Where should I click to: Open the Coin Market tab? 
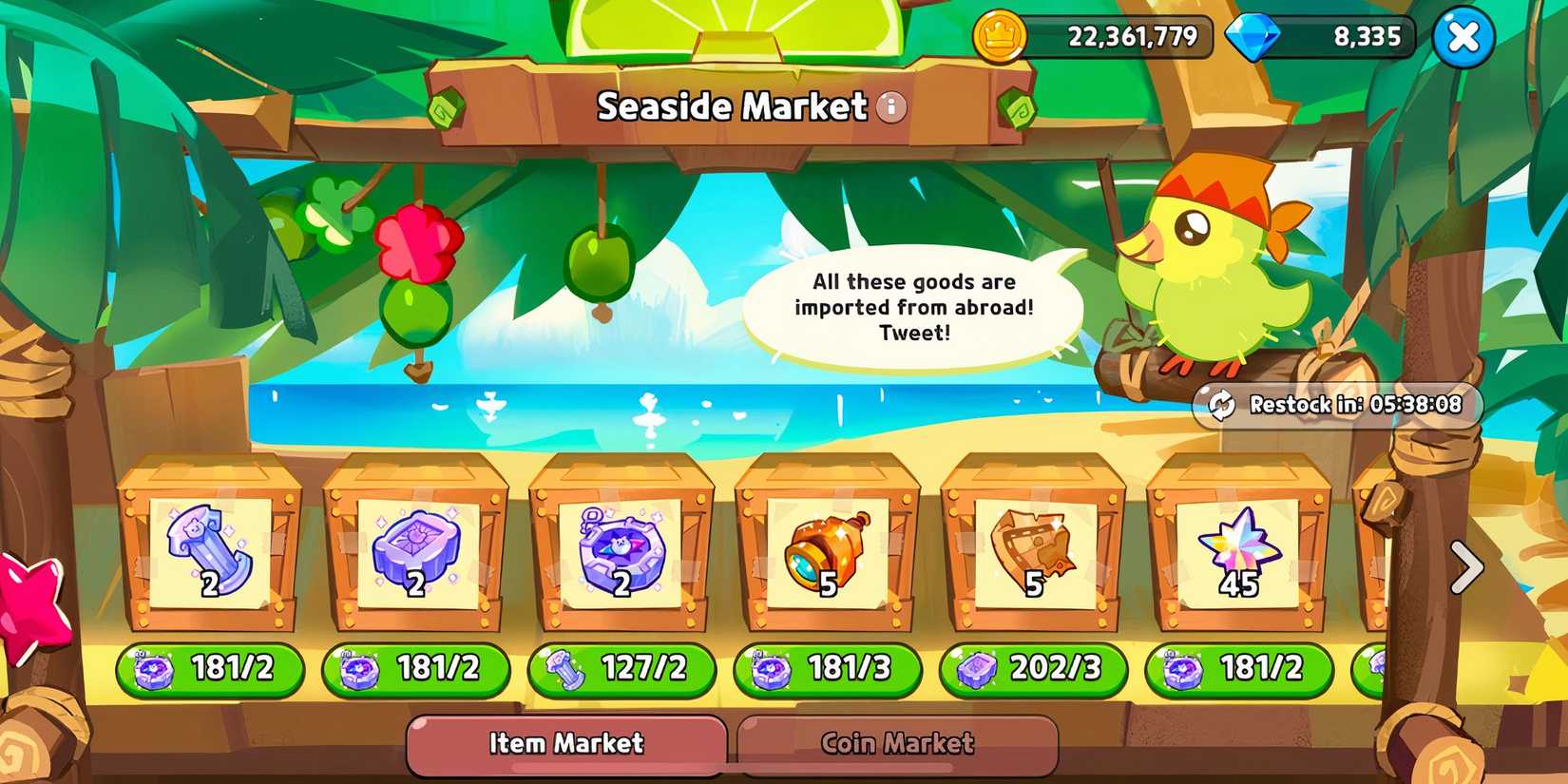coord(893,742)
